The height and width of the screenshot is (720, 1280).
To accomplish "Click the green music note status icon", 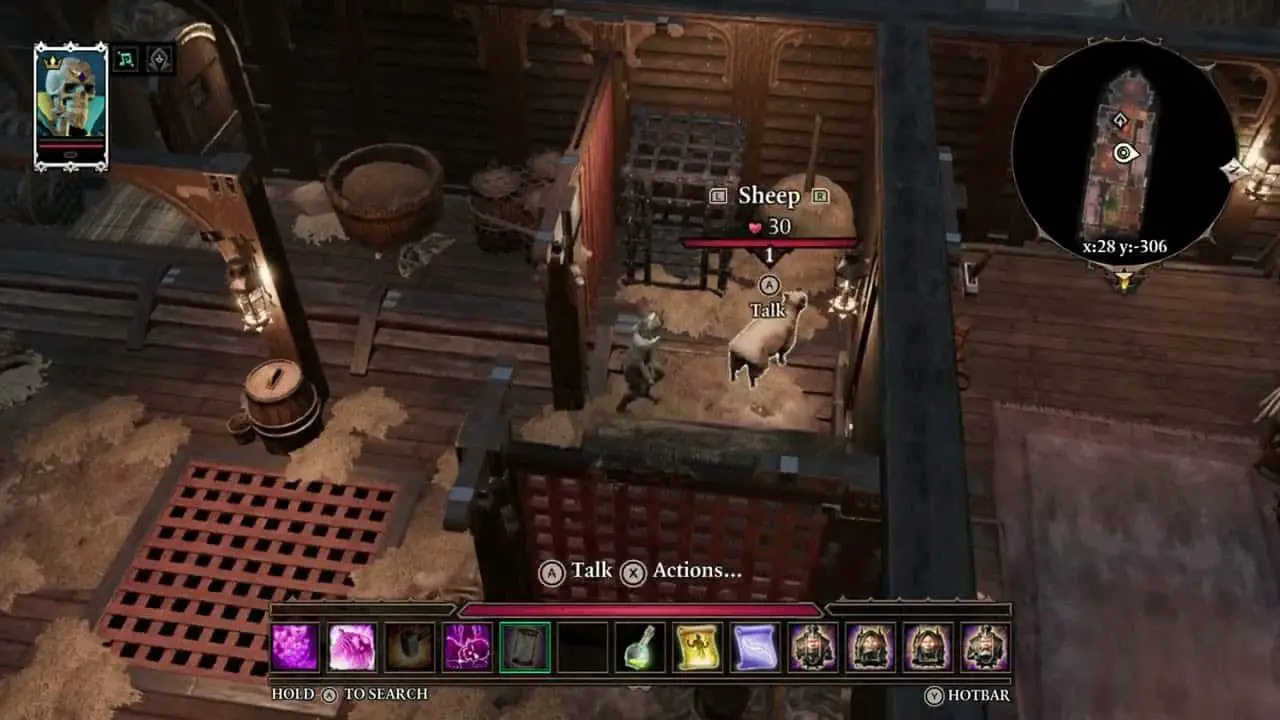I will 125,59.
